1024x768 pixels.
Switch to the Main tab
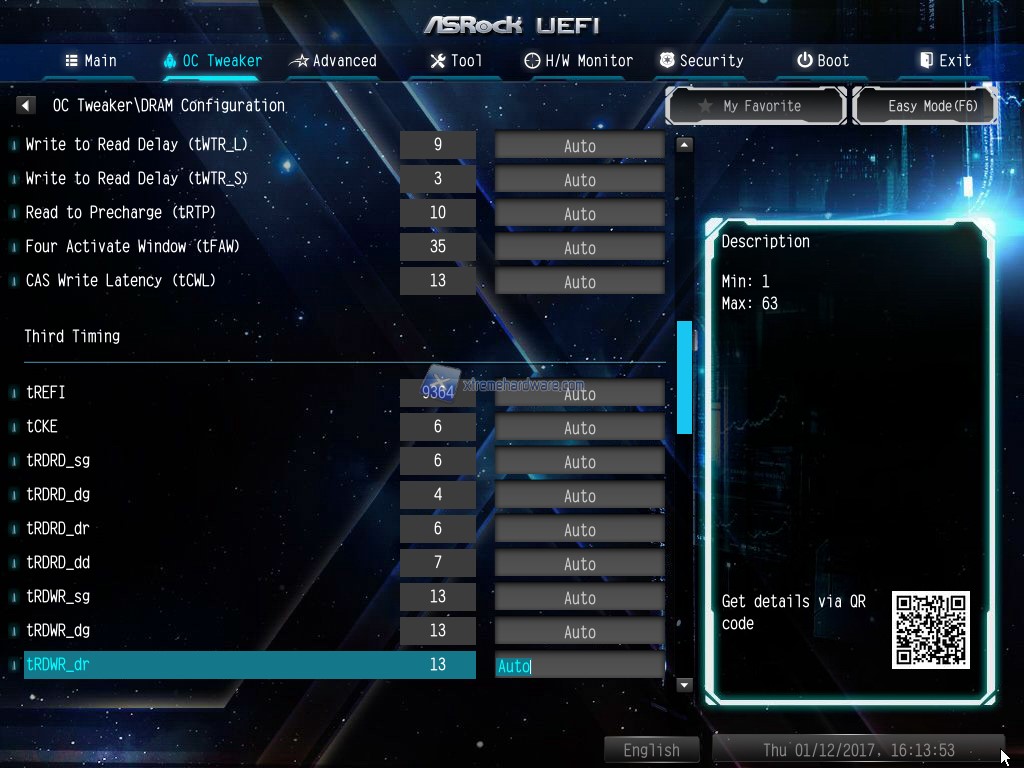(91, 61)
